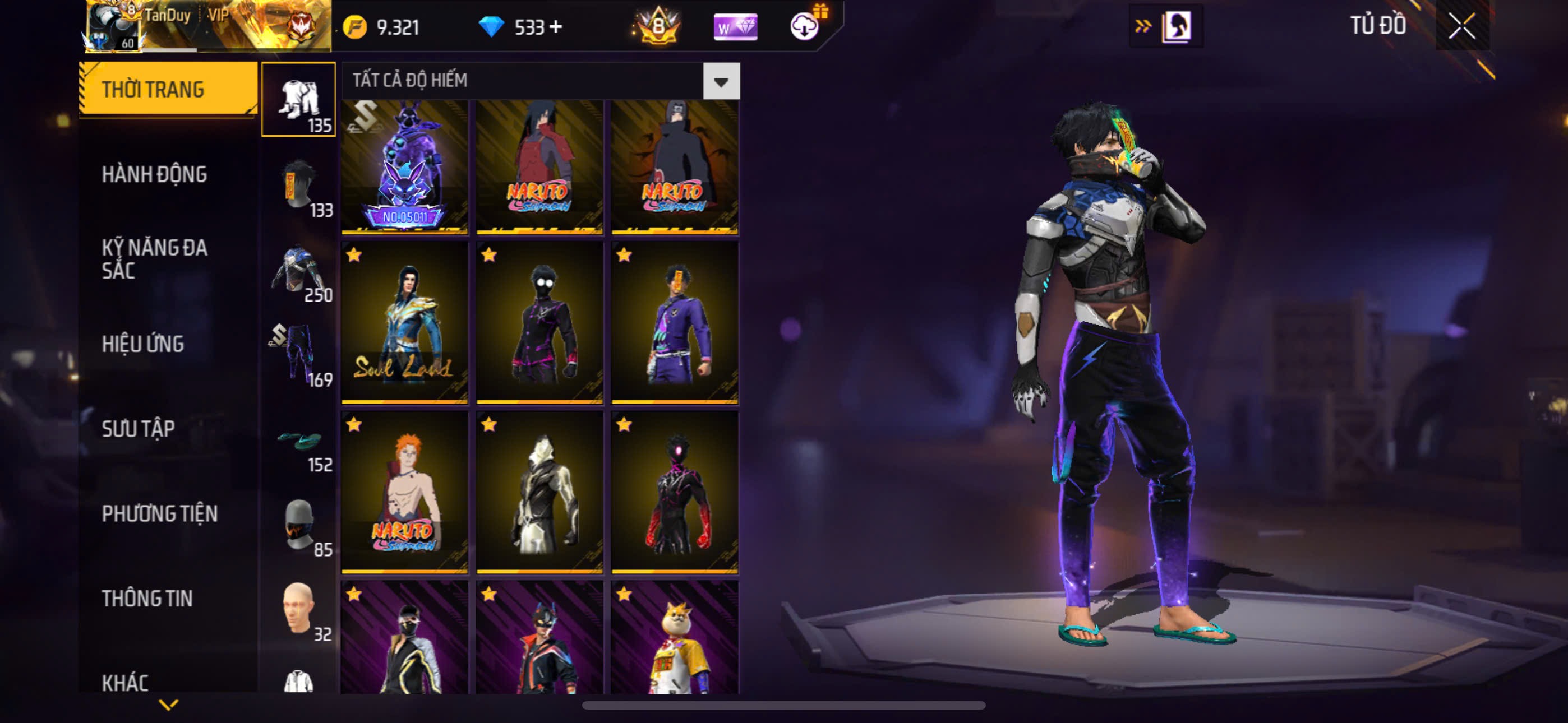Viewport: 1568px width, 723px height.
Task: Go to the SƯU TẬP tab
Action: [x=138, y=428]
